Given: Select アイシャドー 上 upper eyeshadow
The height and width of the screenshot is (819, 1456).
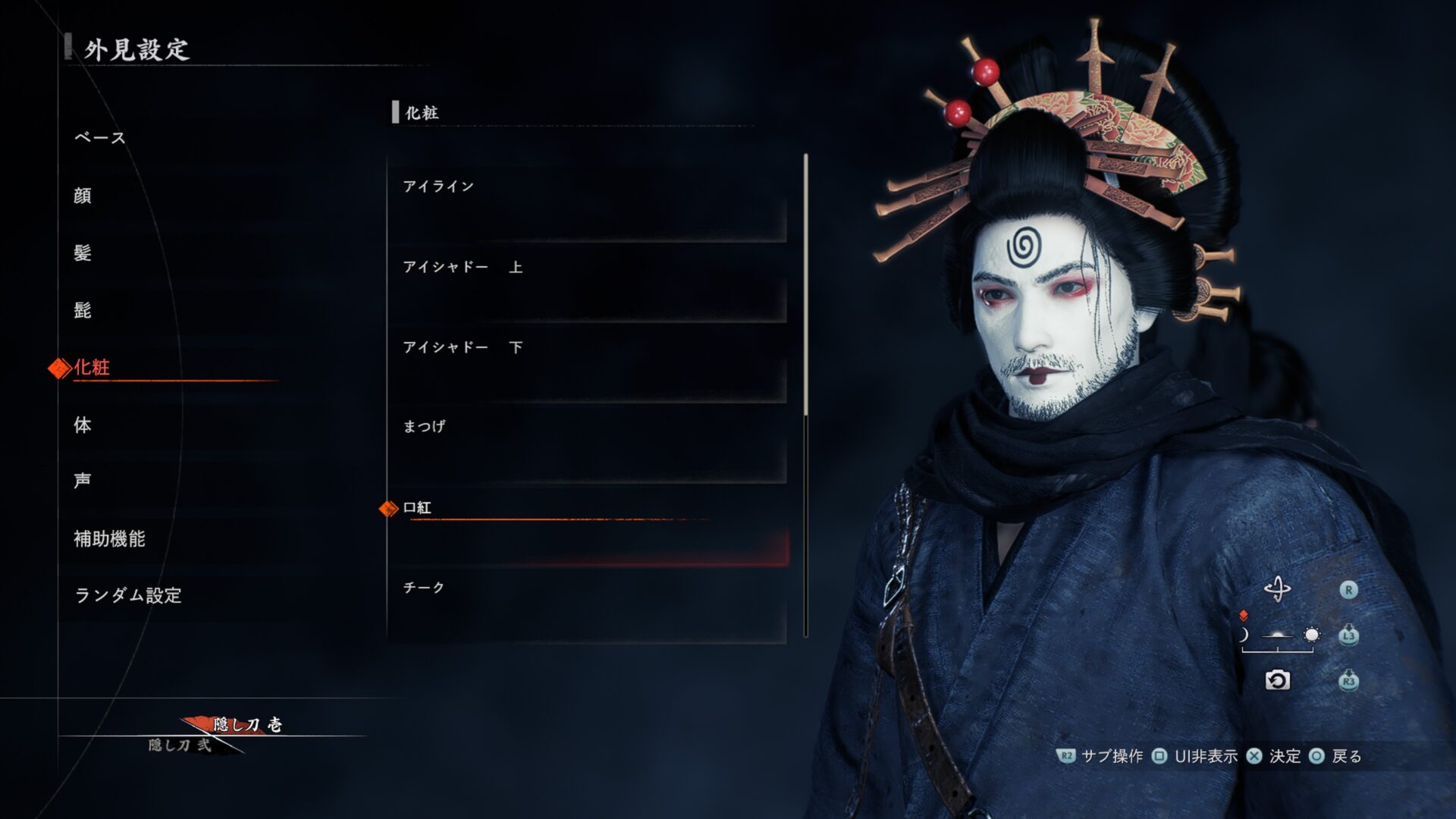Looking at the screenshot, I should [588, 285].
